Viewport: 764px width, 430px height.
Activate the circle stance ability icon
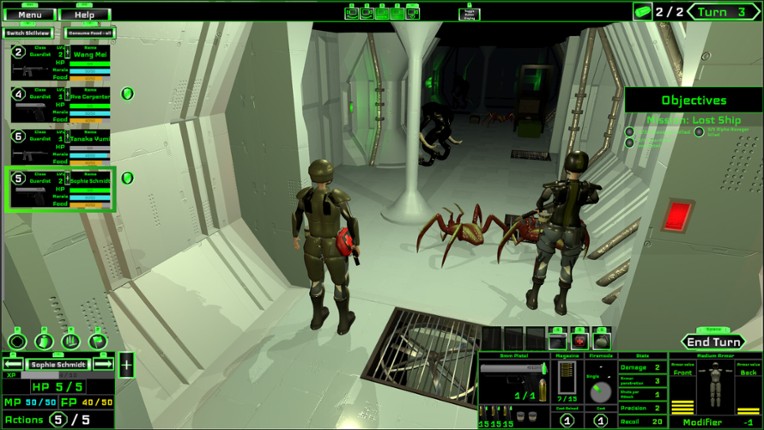click(17, 341)
